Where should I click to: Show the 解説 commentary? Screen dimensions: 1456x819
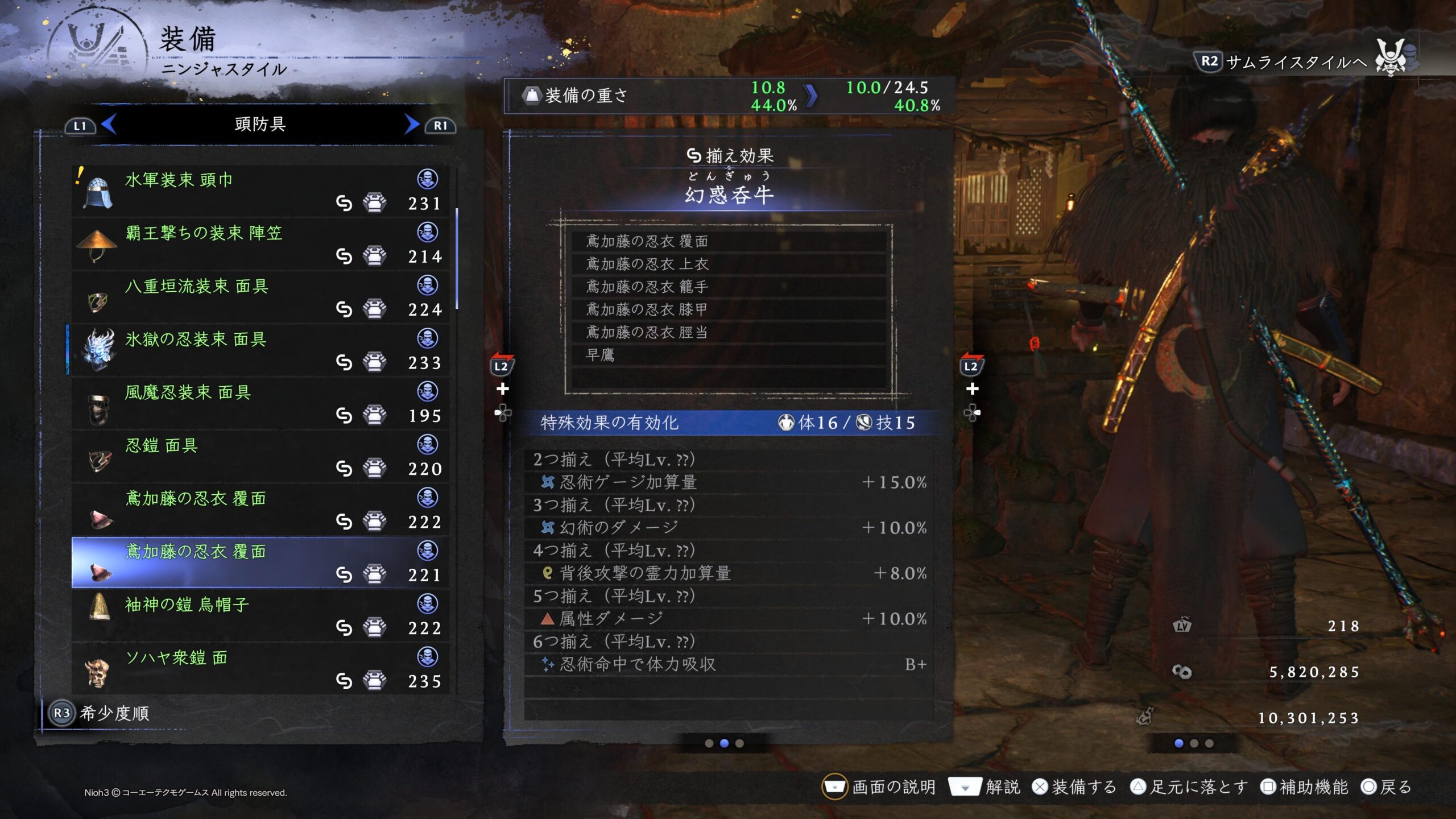pos(985,787)
